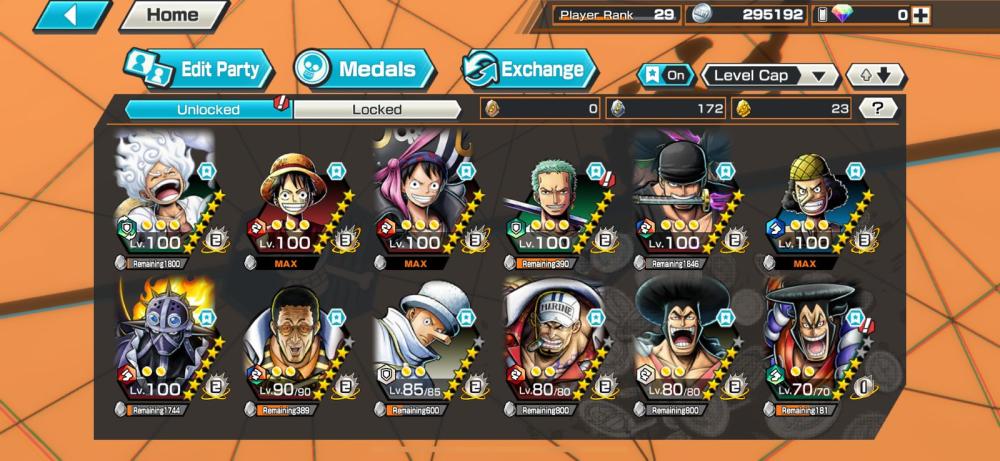Open the Level Cap sort dropdown
This screenshot has height=461, width=1000.
coord(770,75)
